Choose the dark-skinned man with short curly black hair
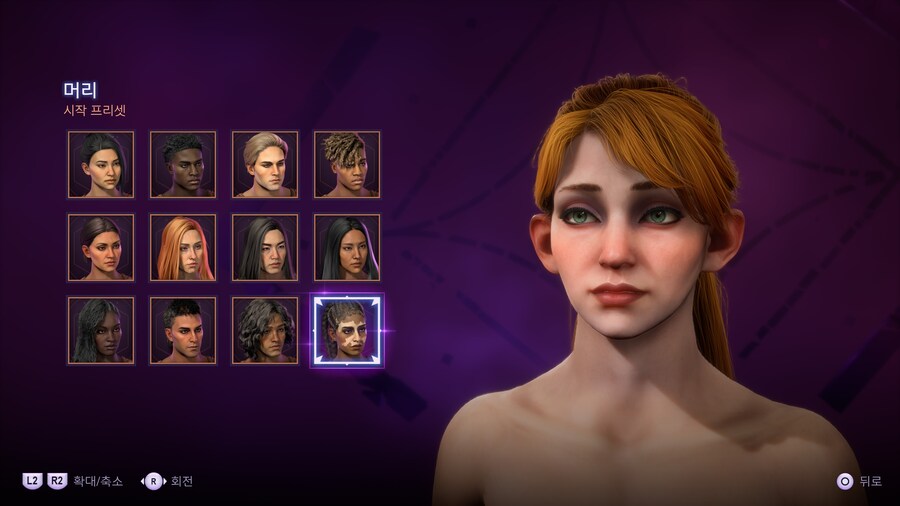Image resolution: width=900 pixels, height=506 pixels. [183, 164]
